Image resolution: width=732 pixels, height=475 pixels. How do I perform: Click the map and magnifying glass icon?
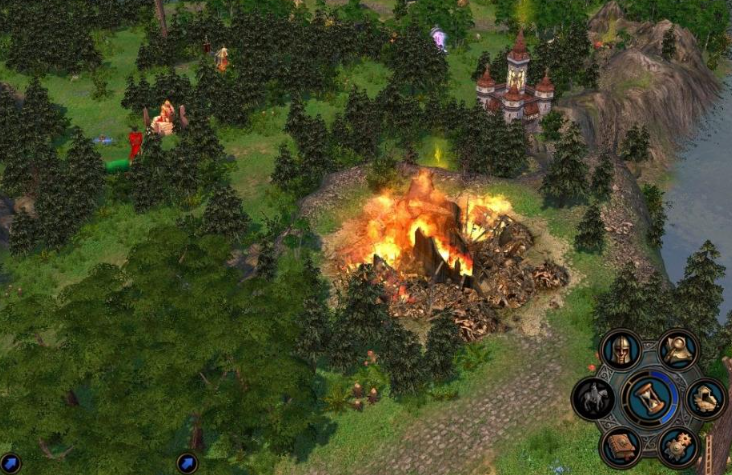pos(680,349)
